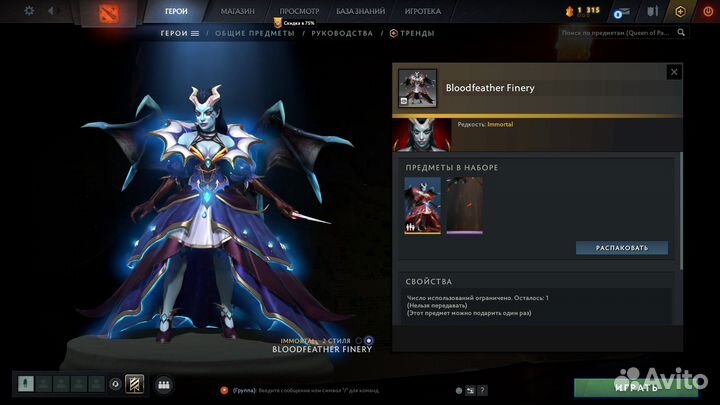Close the Bloodfeather Finery details panel

pos(673,72)
